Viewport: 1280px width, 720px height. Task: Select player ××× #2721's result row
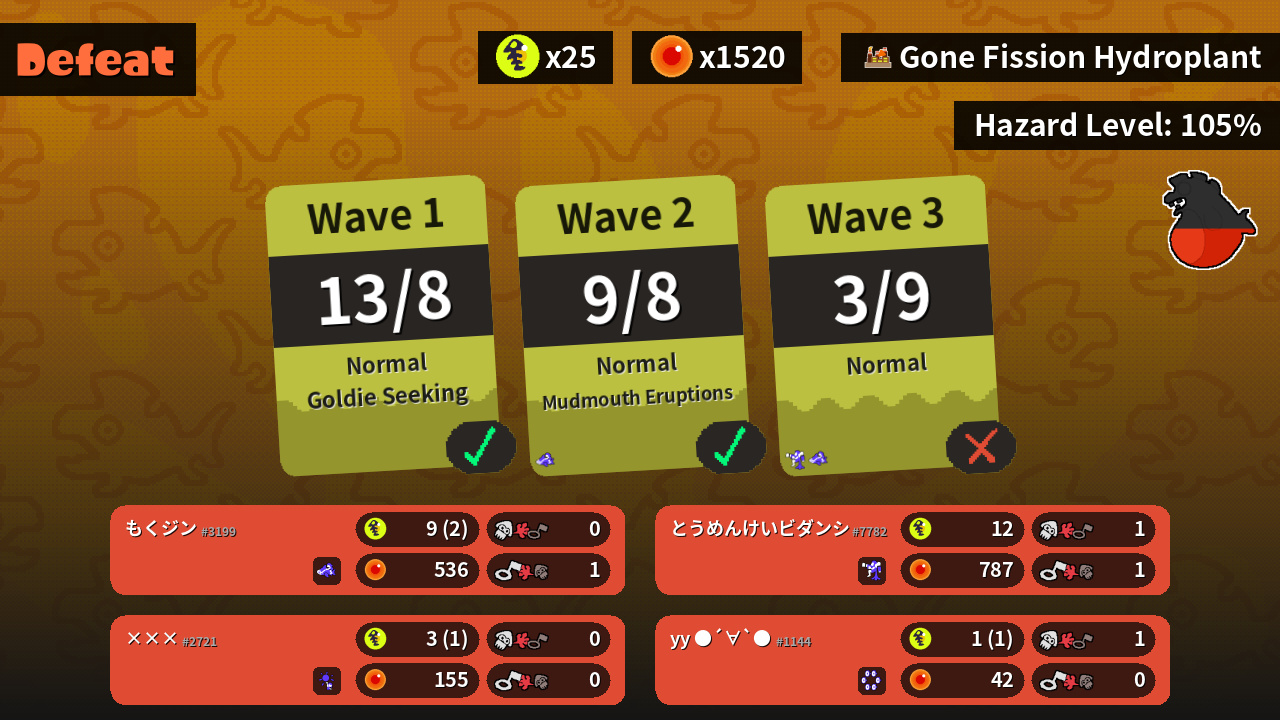click(367, 660)
